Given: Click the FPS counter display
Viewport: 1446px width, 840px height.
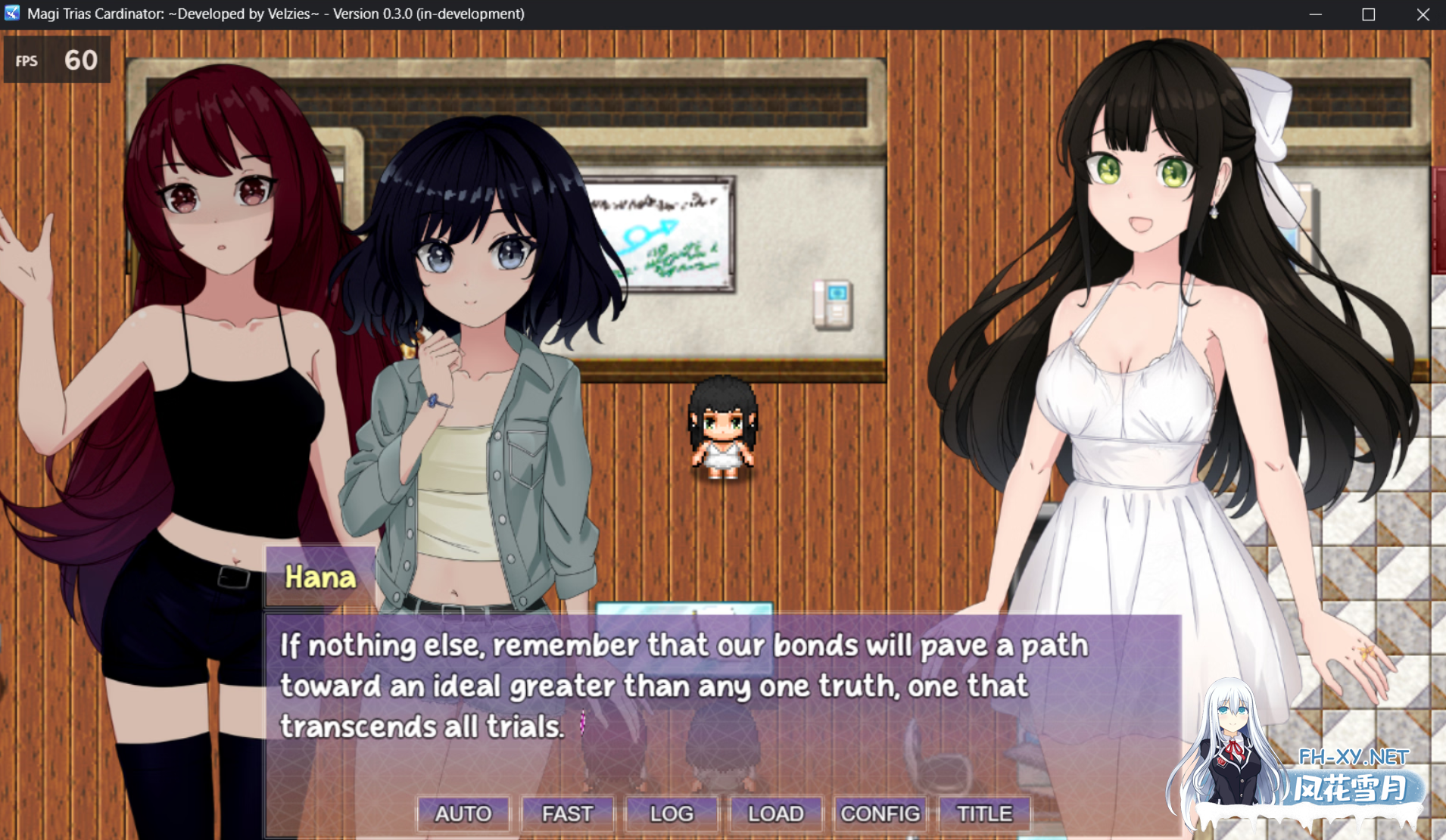Looking at the screenshot, I should coord(57,60).
